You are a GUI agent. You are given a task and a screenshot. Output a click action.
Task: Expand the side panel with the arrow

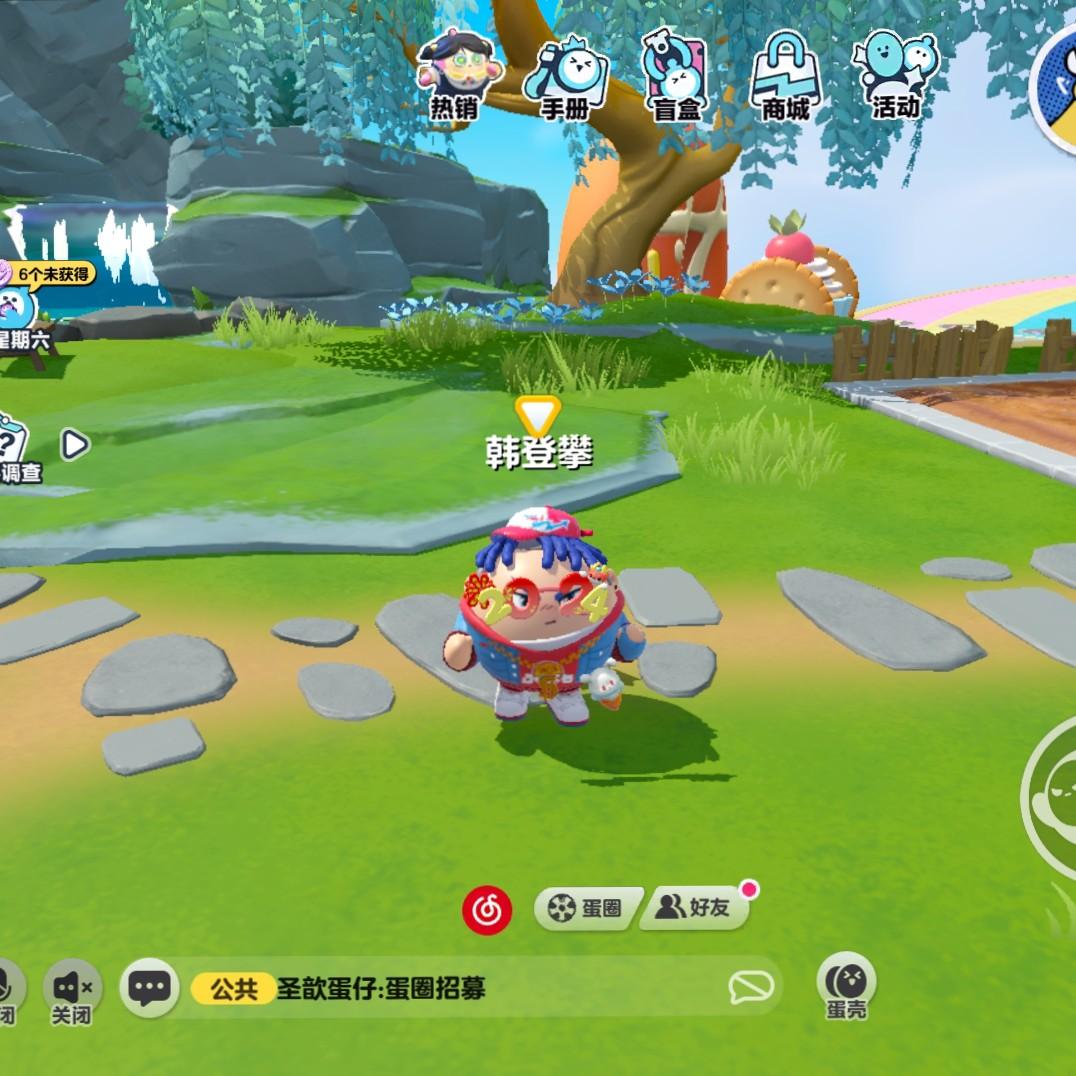(75, 444)
